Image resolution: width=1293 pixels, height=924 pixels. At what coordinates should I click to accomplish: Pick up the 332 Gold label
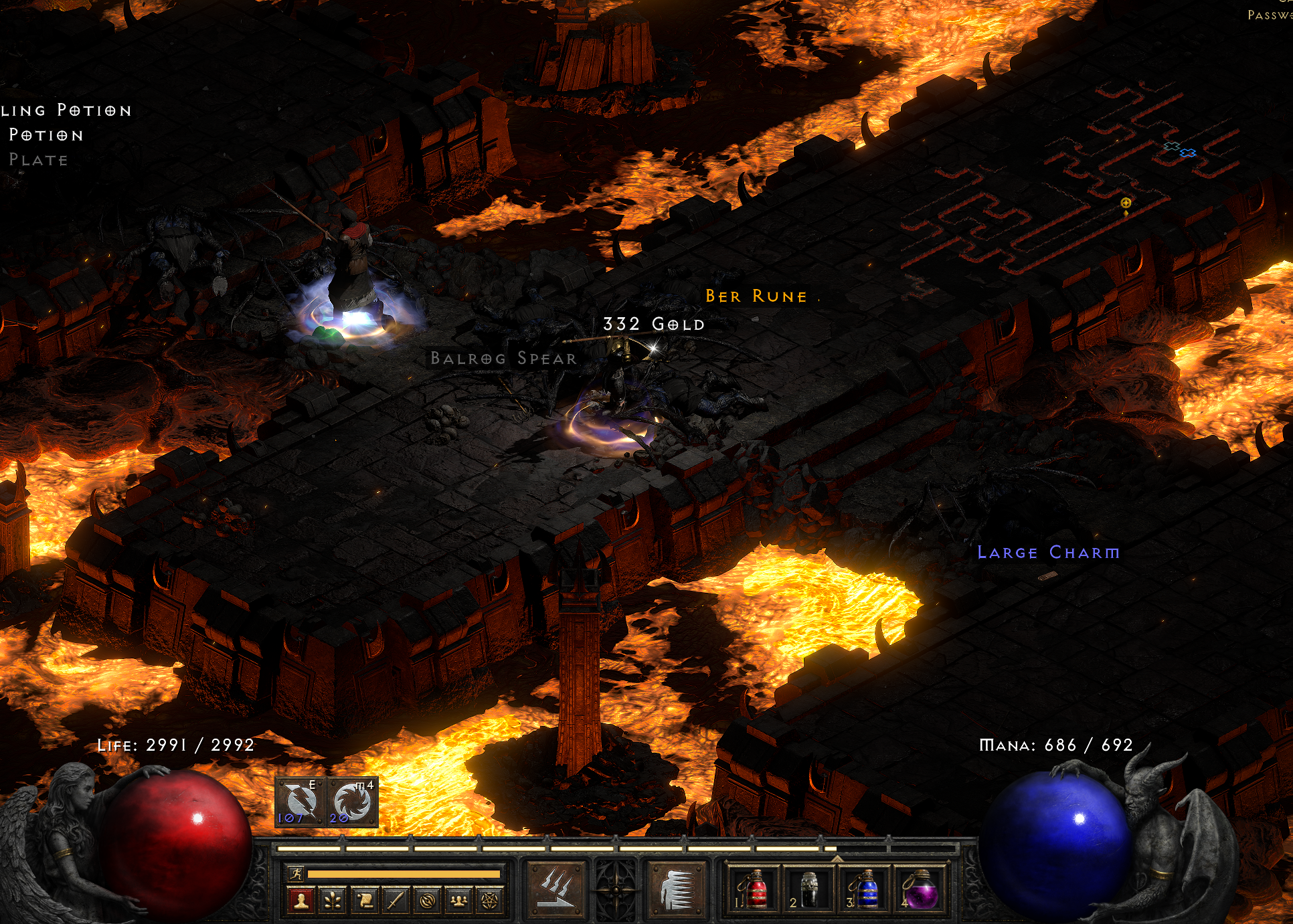(654, 325)
